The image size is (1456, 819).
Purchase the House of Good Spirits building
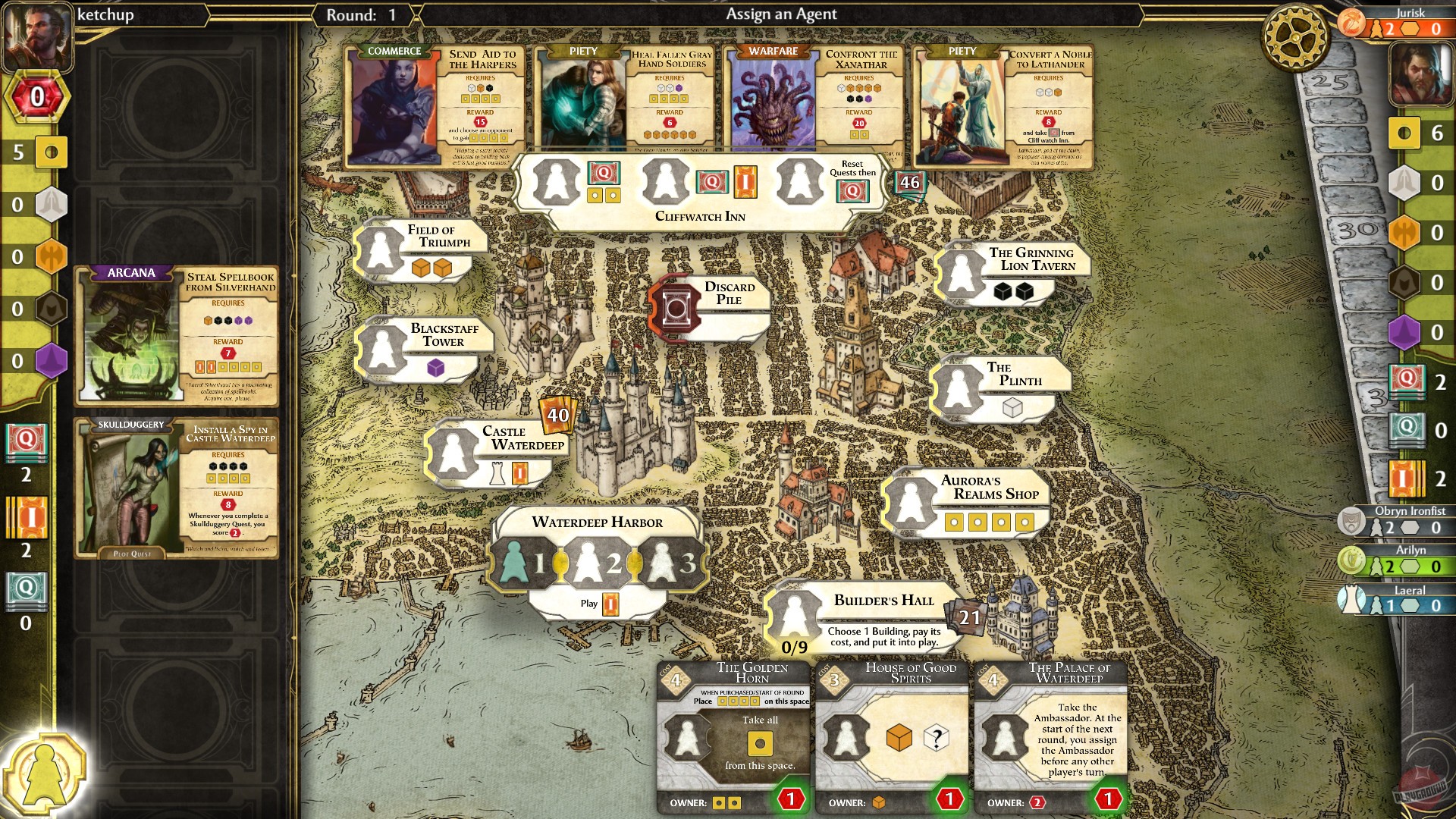pyautogui.click(x=891, y=732)
